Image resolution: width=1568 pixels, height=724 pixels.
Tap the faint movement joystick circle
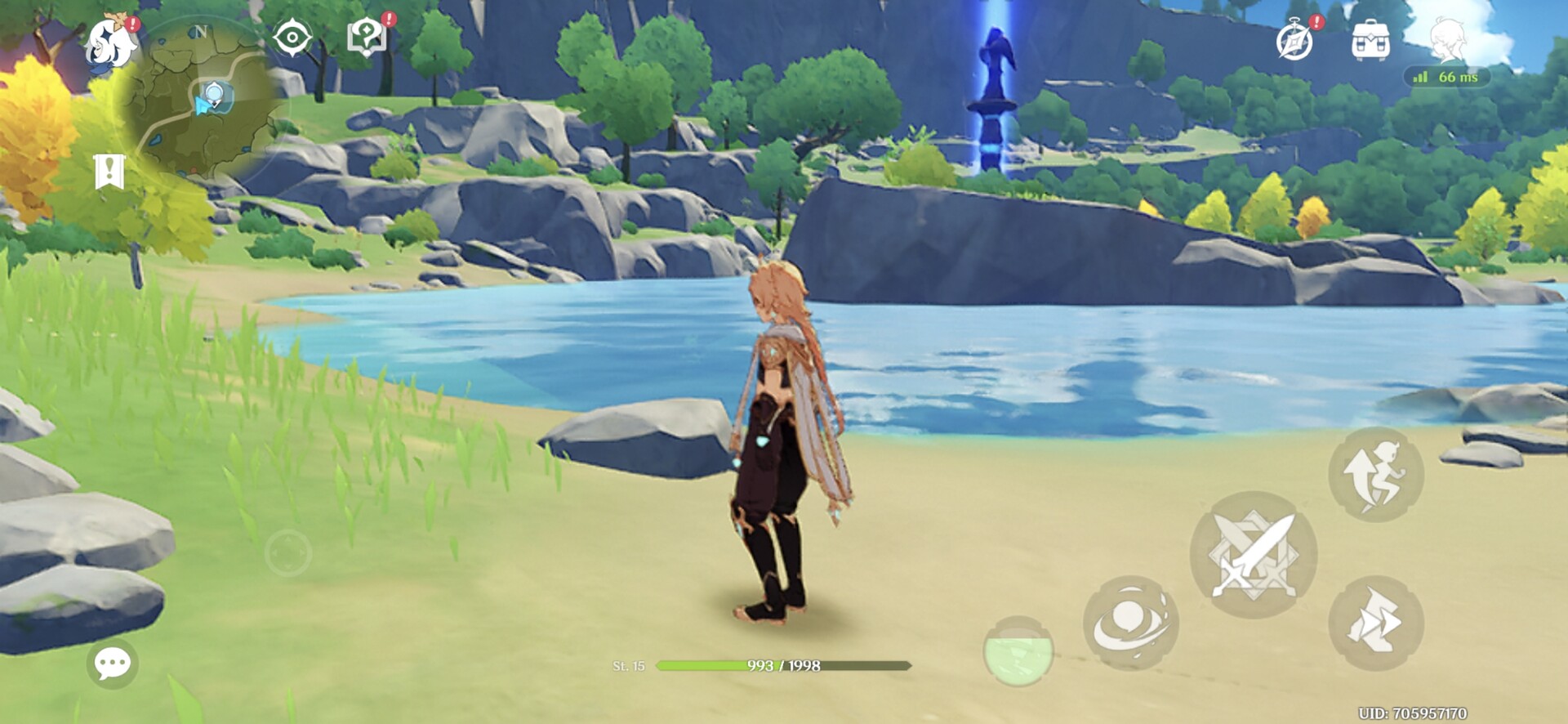(x=287, y=553)
